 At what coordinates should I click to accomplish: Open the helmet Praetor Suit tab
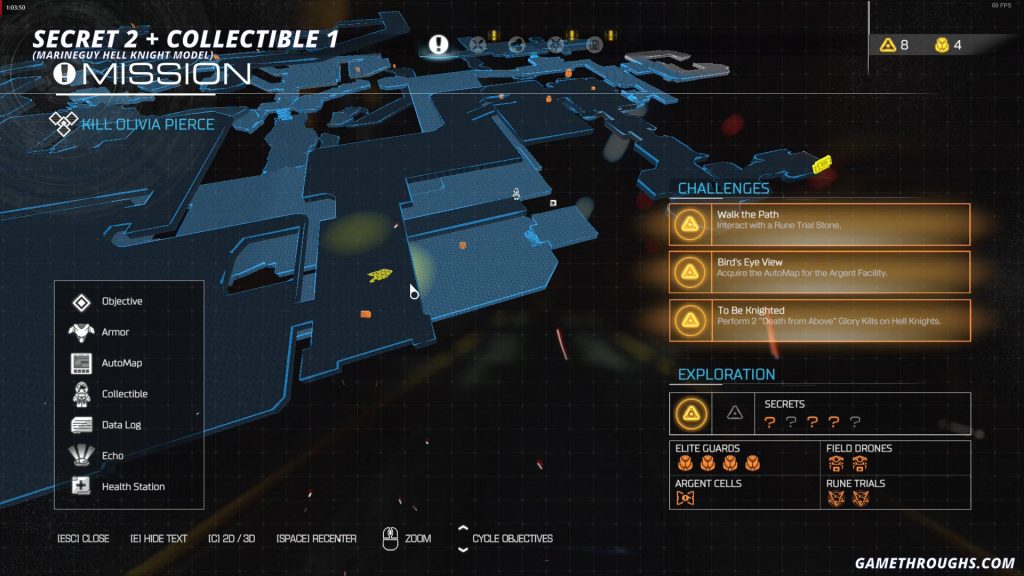(x=517, y=44)
